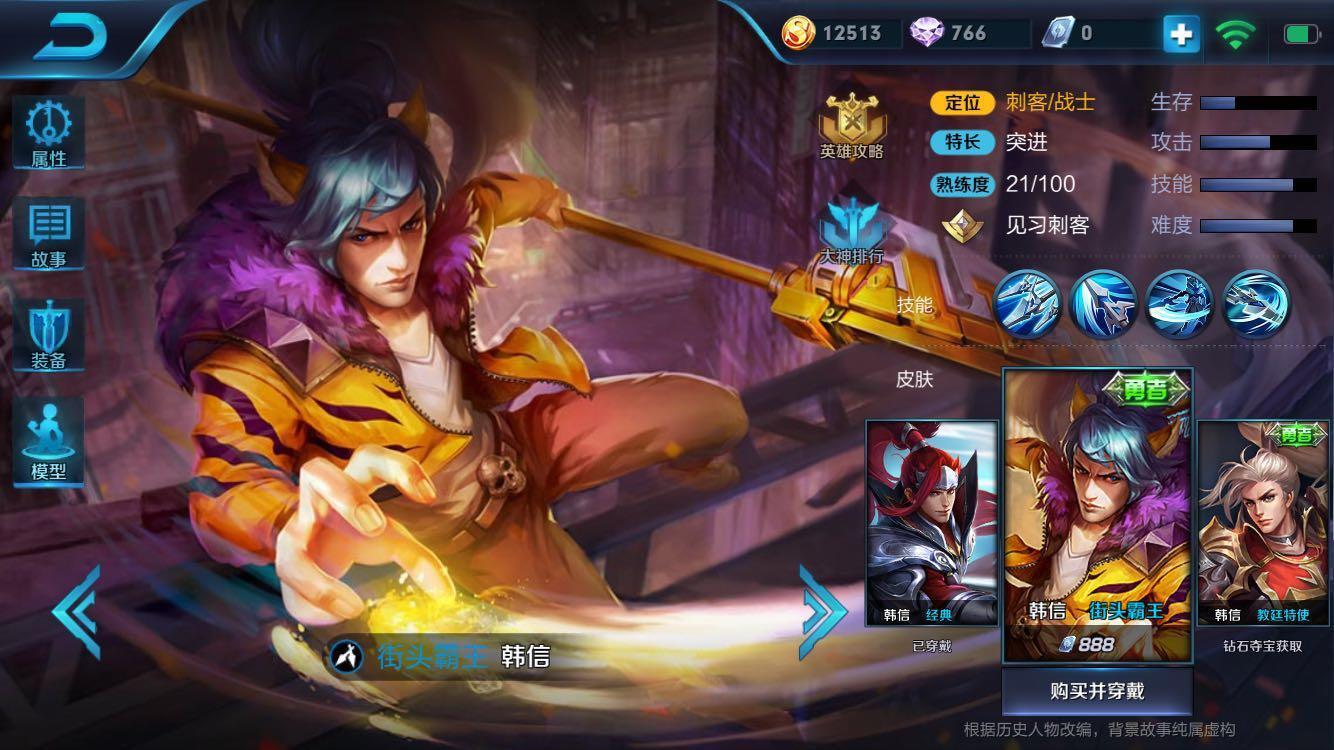
Task: Open the 故事 story tab
Action: point(47,233)
